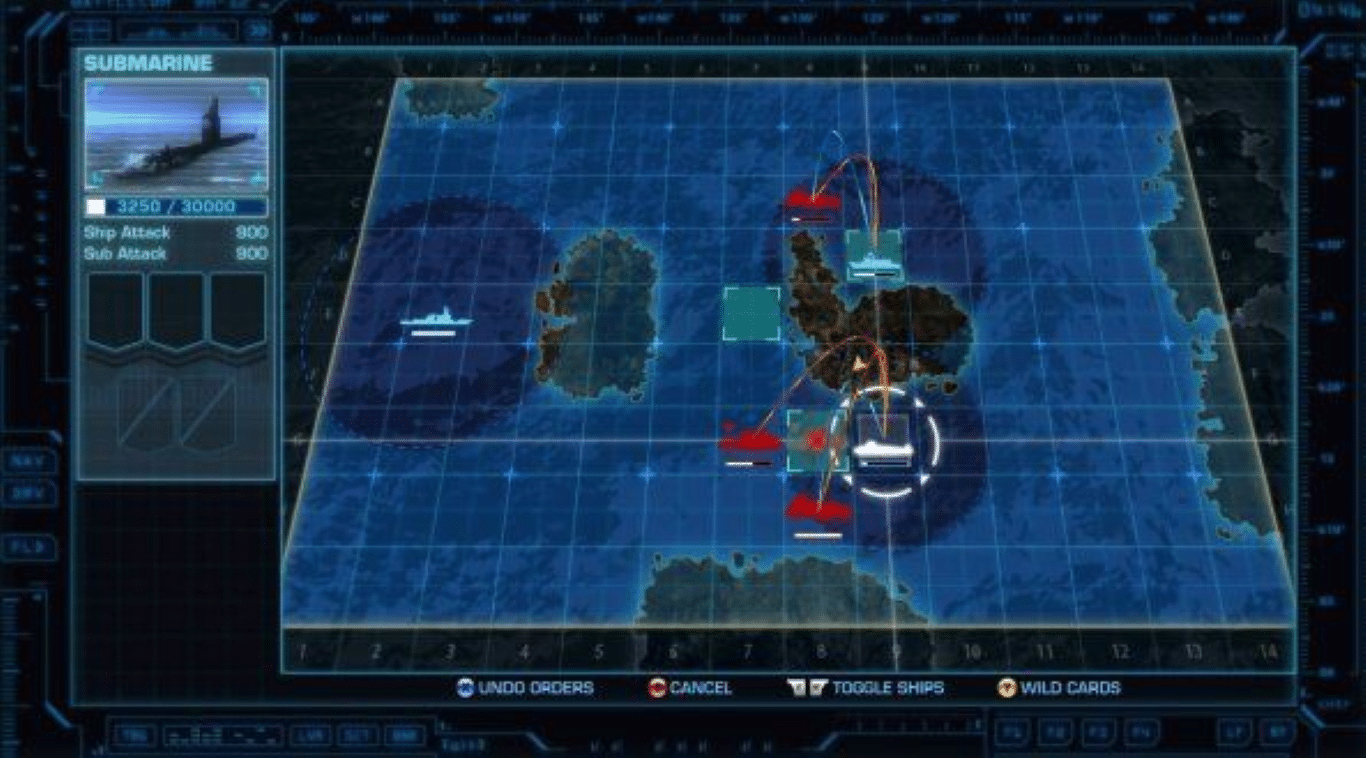Choose the empty teal highlighted tile
1366x758 pixels.
point(751,313)
